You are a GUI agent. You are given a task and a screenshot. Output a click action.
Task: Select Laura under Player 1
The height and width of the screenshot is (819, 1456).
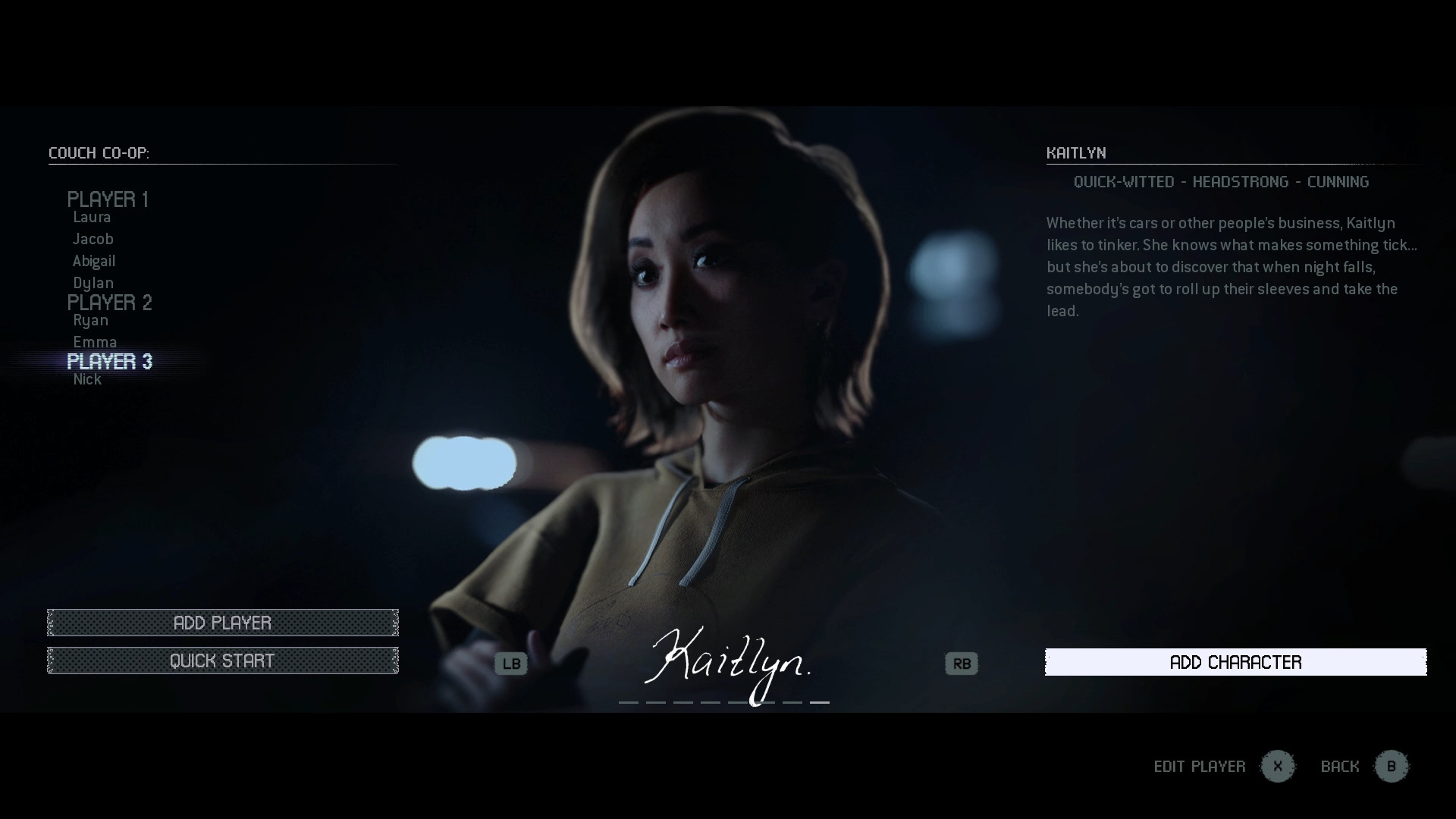92,218
